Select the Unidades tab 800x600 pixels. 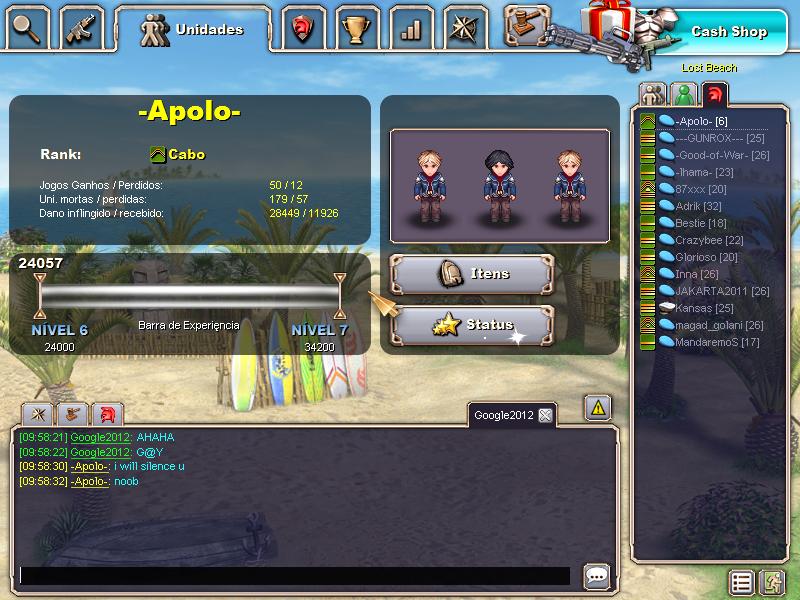coord(193,29)
